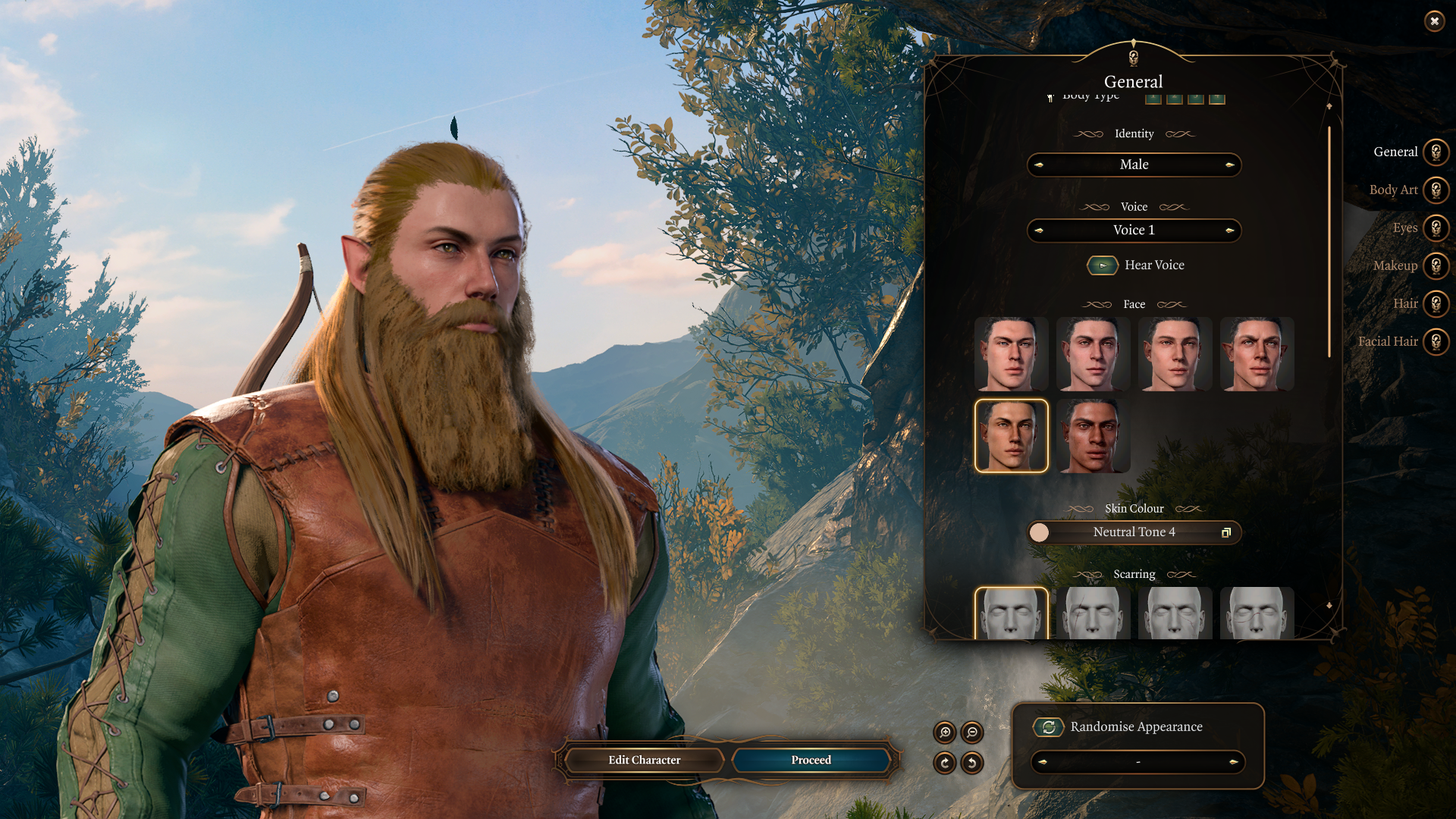Click the Randomise Appearance refresh icon
1456x819 pixels.
pos(1047,726)
